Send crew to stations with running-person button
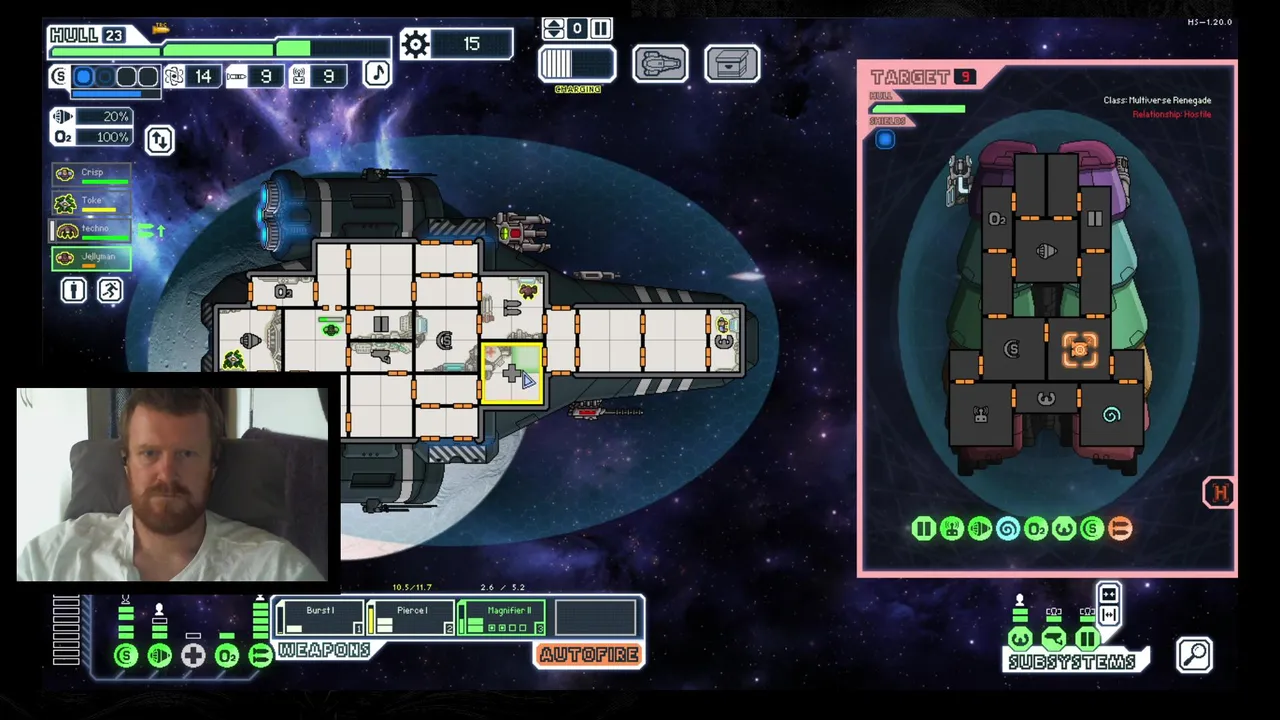 110,290
